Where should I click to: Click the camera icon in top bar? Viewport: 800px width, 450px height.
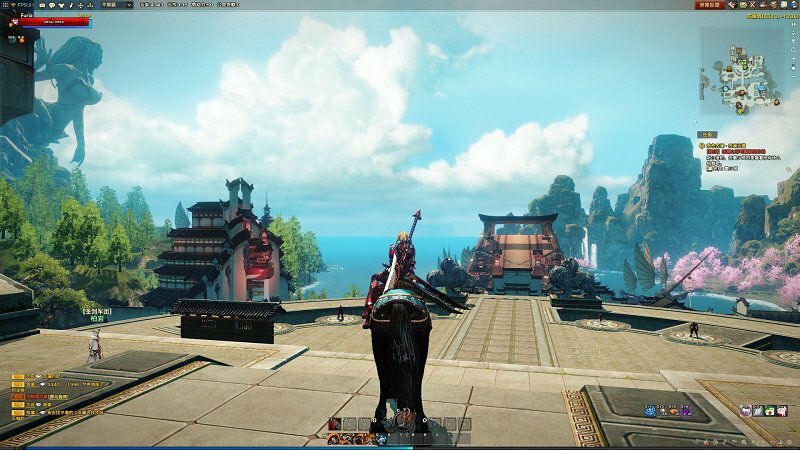[43, 4]
